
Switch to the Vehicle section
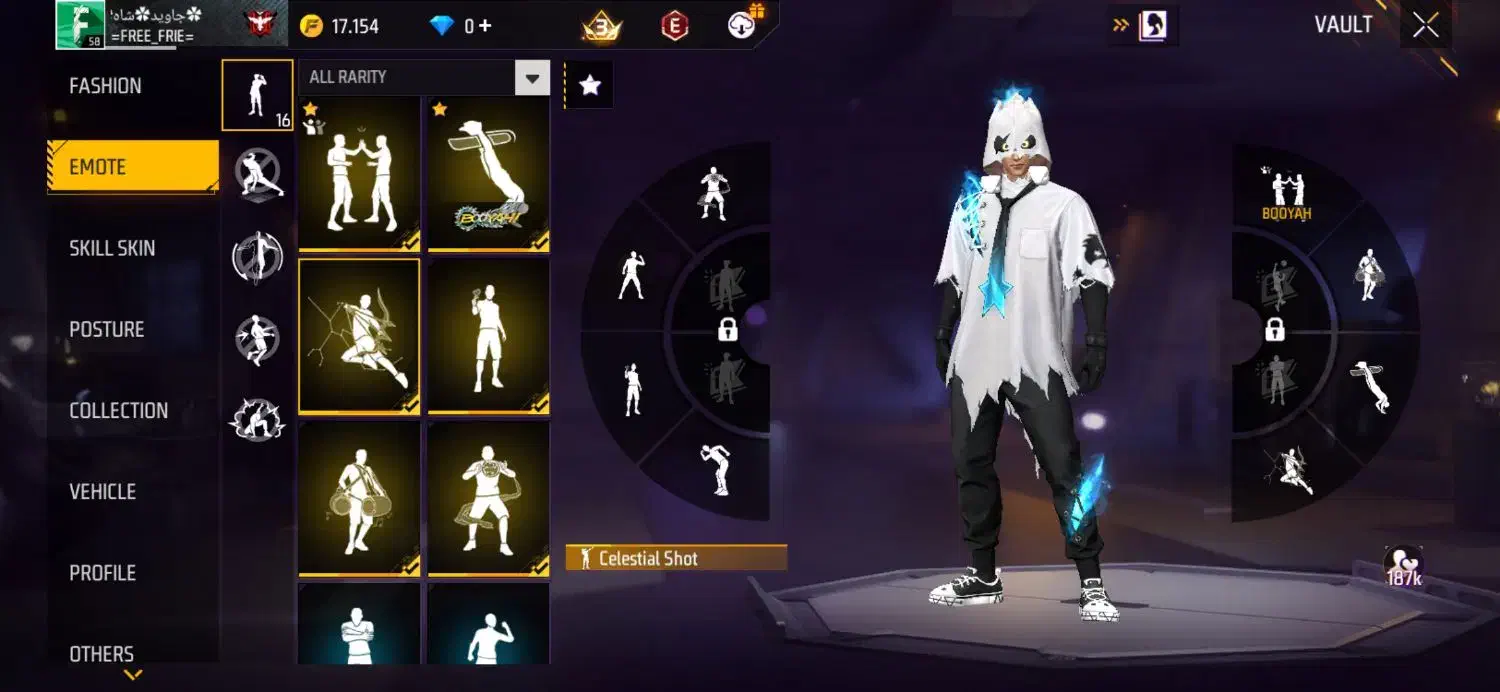pos(102,491)
